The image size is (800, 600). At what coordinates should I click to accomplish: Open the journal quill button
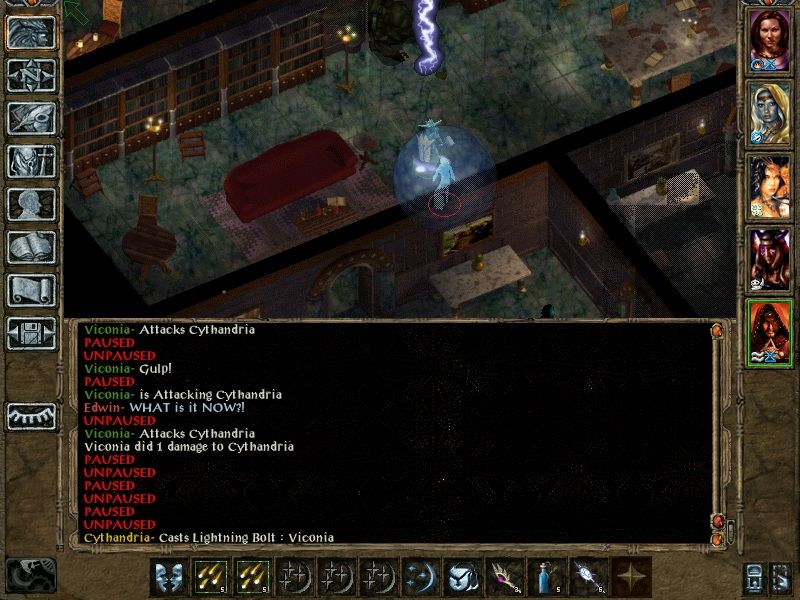point(31,118)
